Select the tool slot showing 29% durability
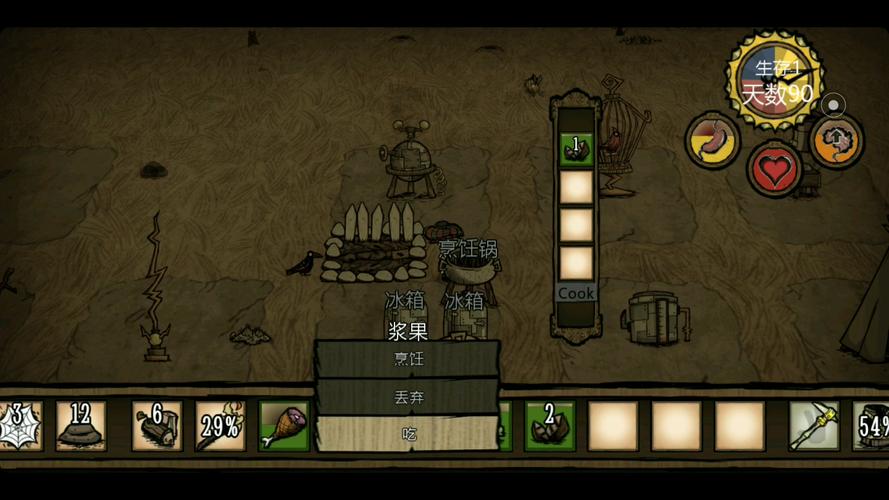The width and height of the screenshot is (889, 500). [x=220, y=426]
